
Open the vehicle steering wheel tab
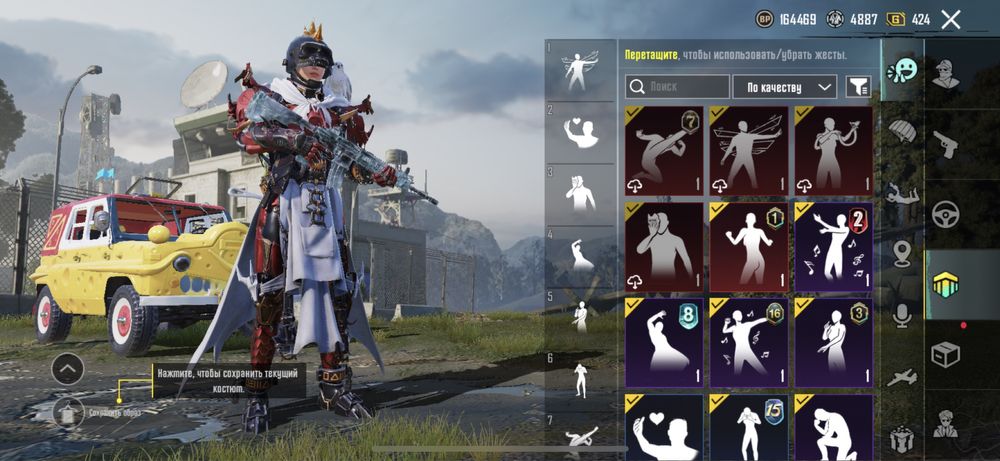[945, 214]
